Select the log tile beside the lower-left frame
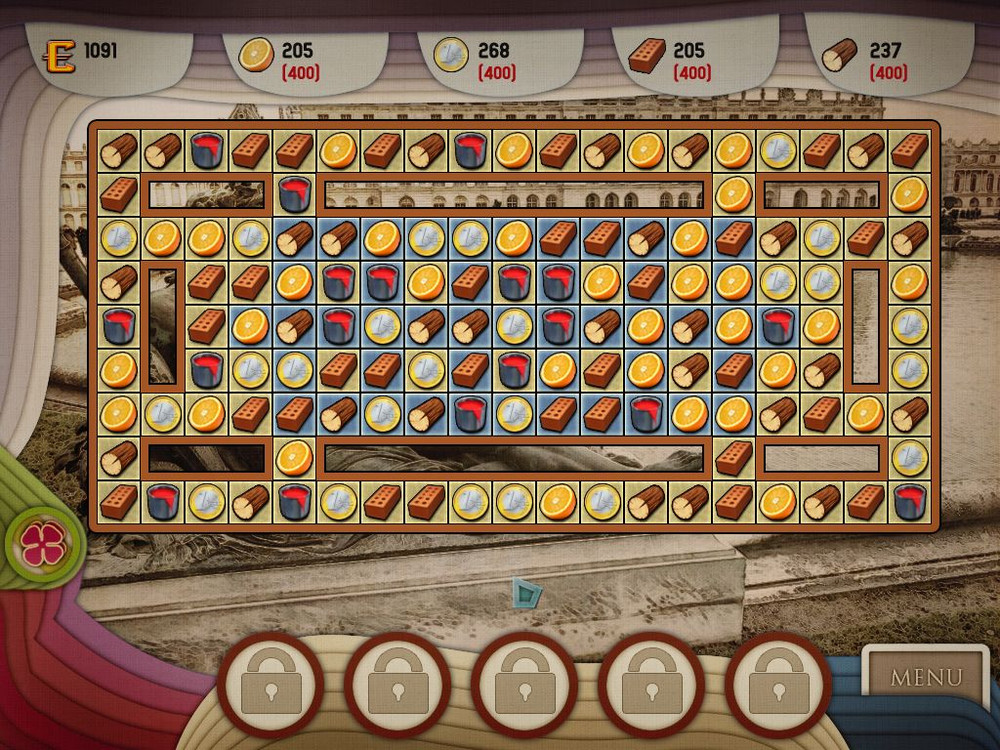 click(x=118, y=457)
